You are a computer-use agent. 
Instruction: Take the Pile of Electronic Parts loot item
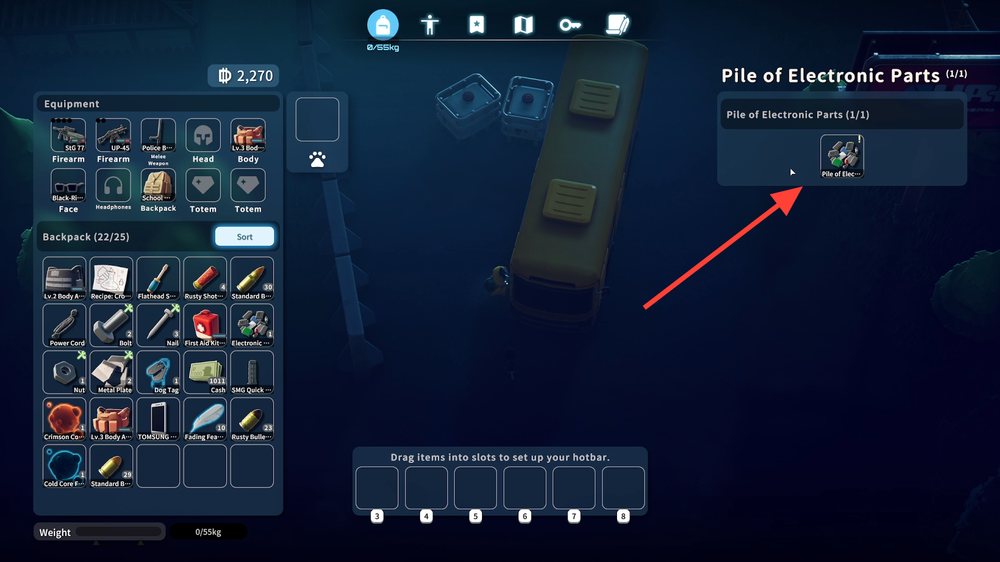coord(842,156)
